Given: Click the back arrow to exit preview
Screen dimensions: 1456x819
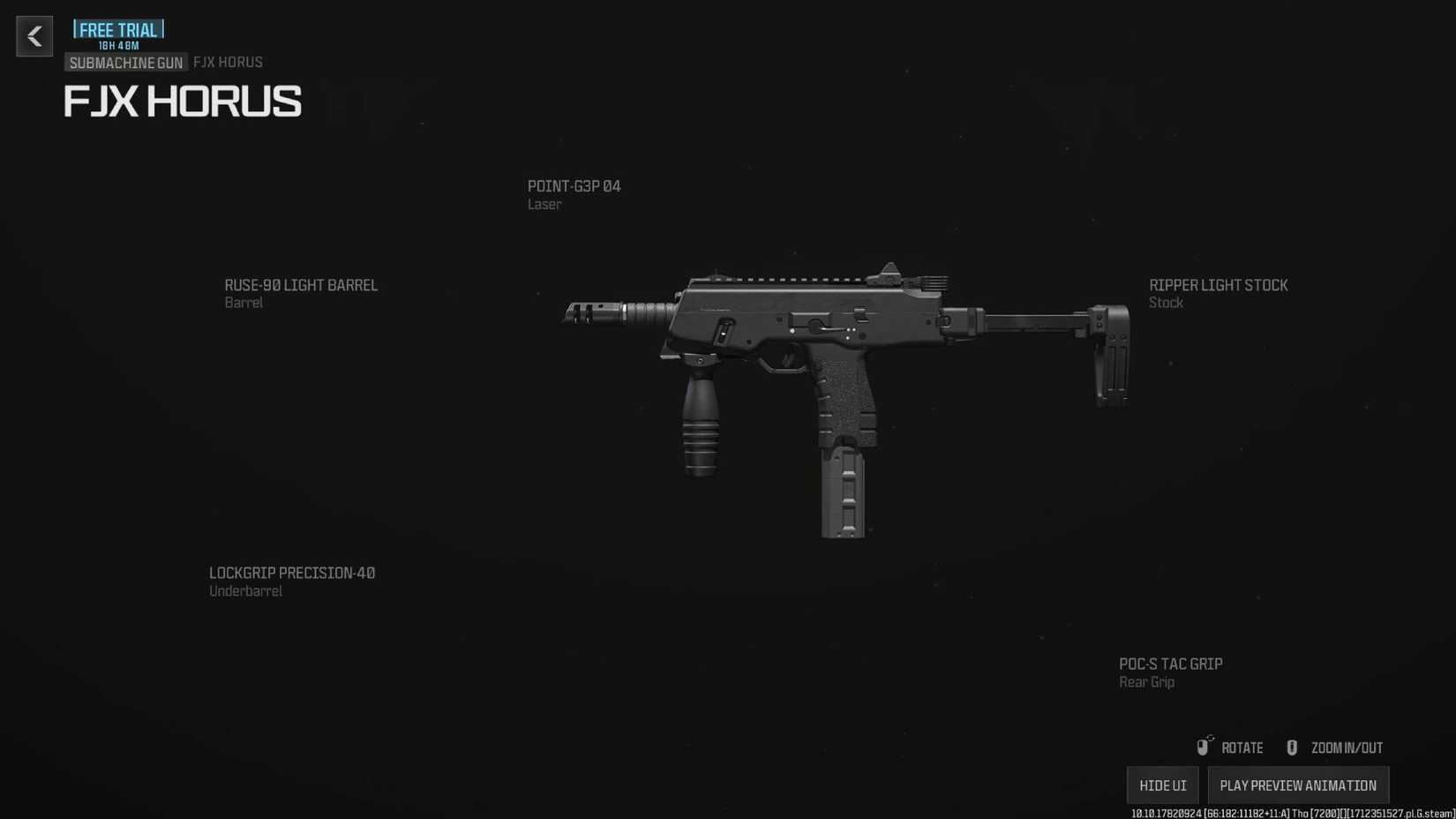Looking at the screenshot, I should pos(34,36).
